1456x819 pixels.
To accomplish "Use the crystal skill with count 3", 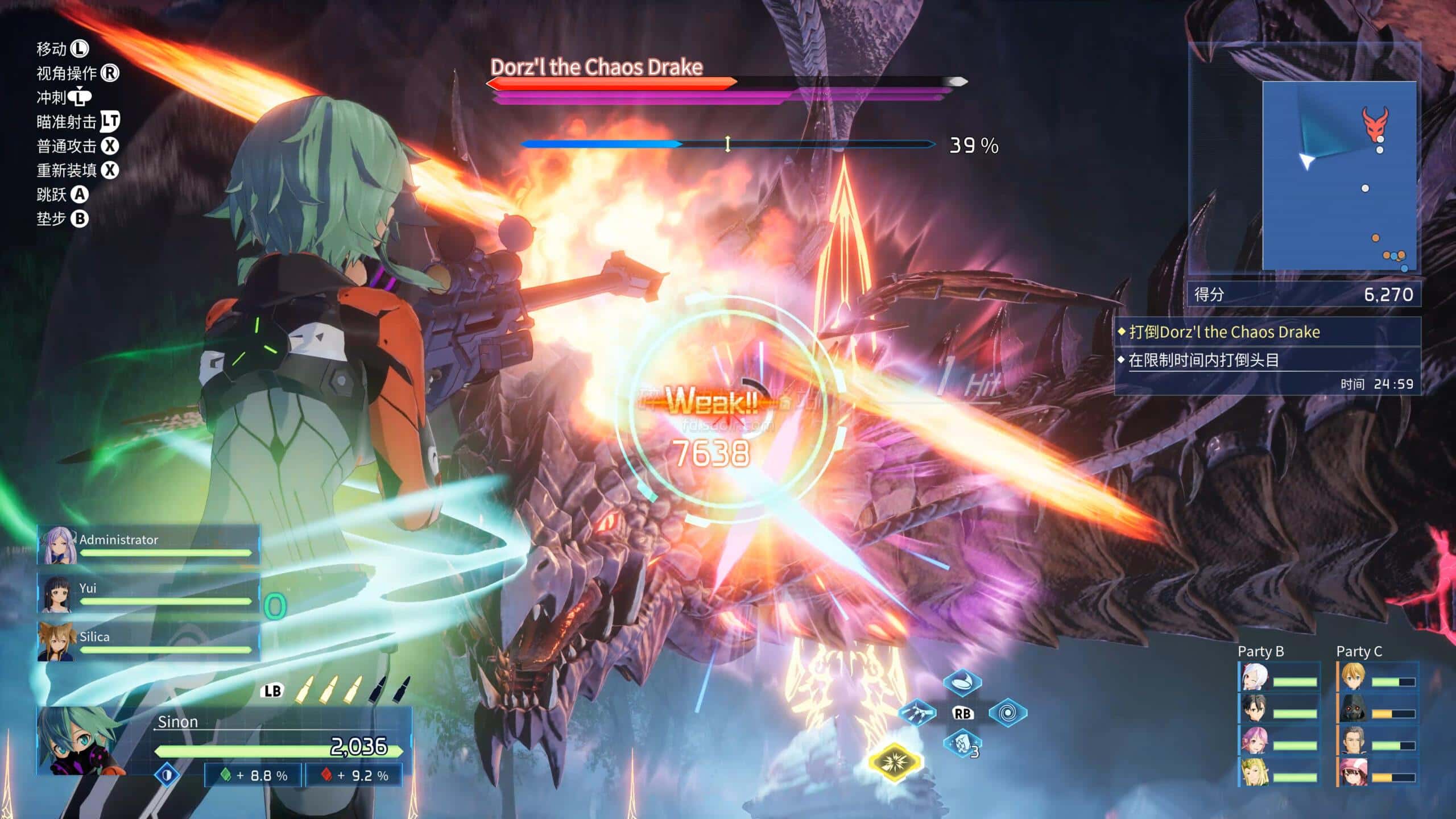I will coord(962,743).
